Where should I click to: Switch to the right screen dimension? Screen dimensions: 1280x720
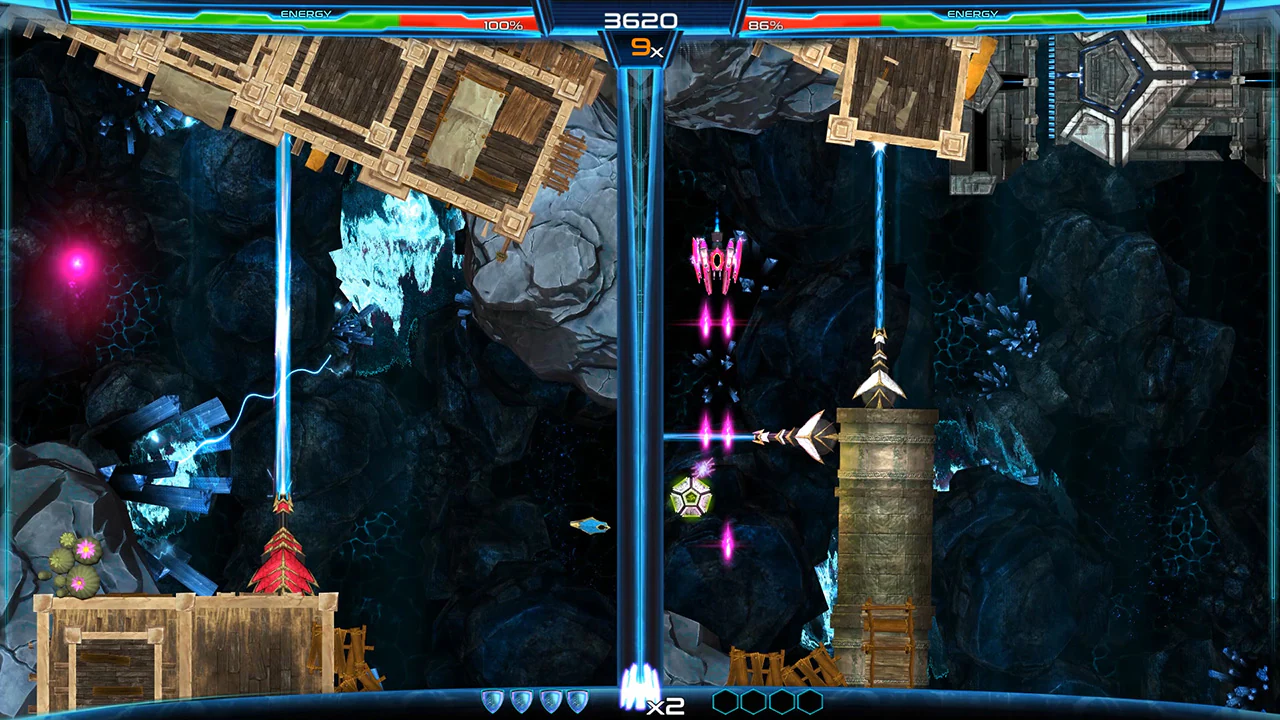point(960,360)
